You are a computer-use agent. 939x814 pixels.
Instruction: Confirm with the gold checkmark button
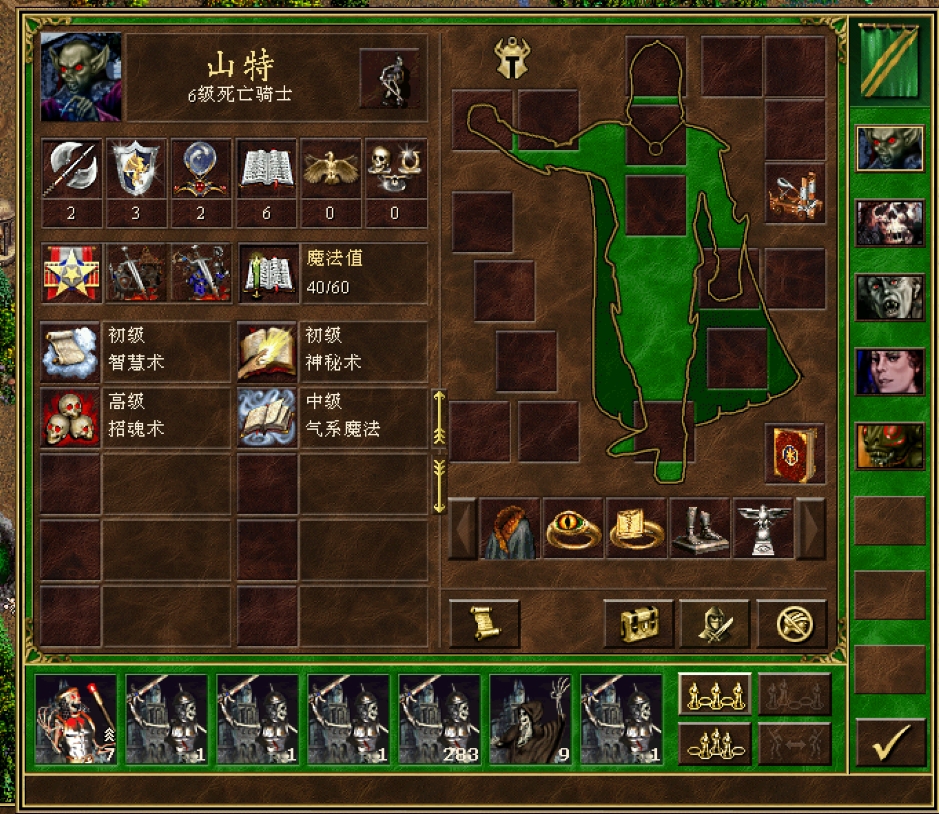pos(890,743)
